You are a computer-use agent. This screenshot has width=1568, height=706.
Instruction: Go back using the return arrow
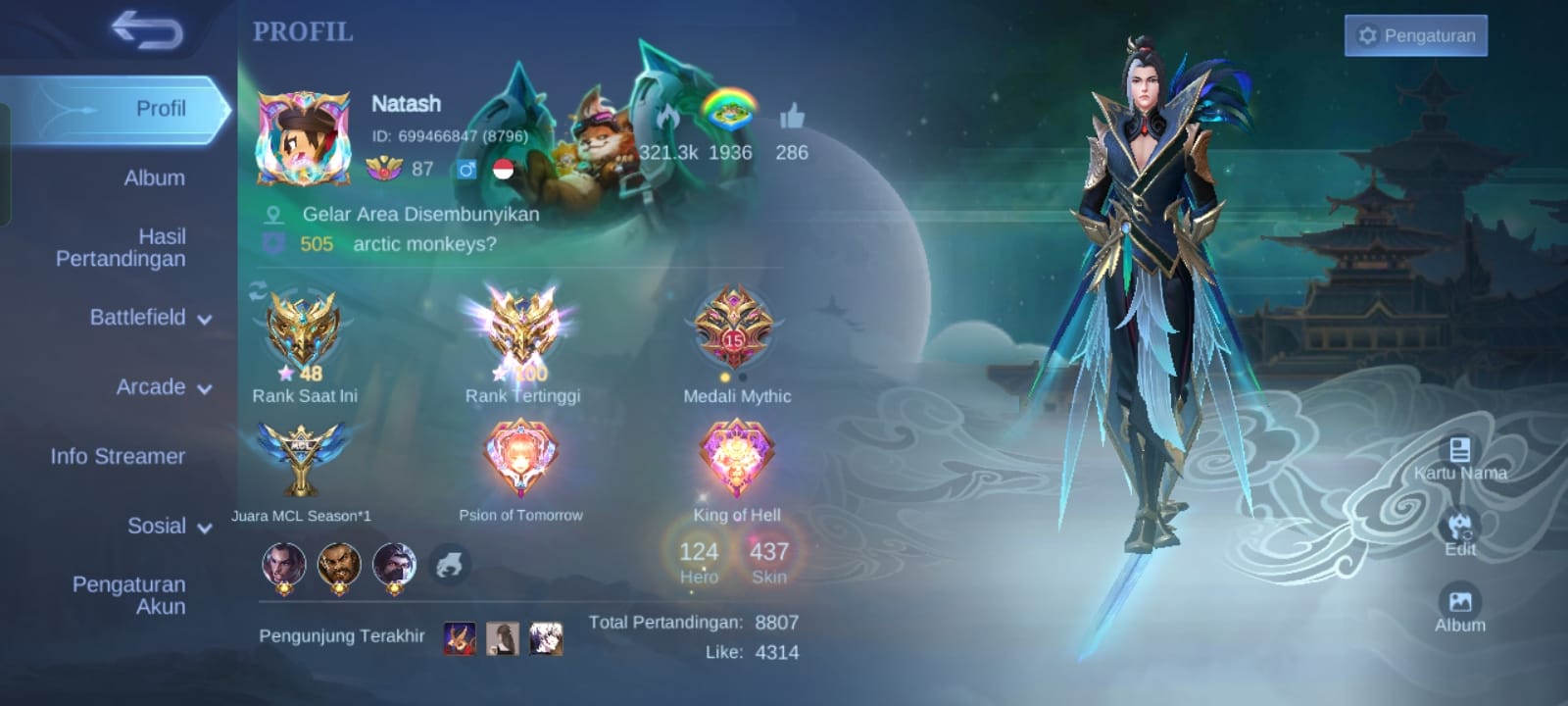click(147, 30)
